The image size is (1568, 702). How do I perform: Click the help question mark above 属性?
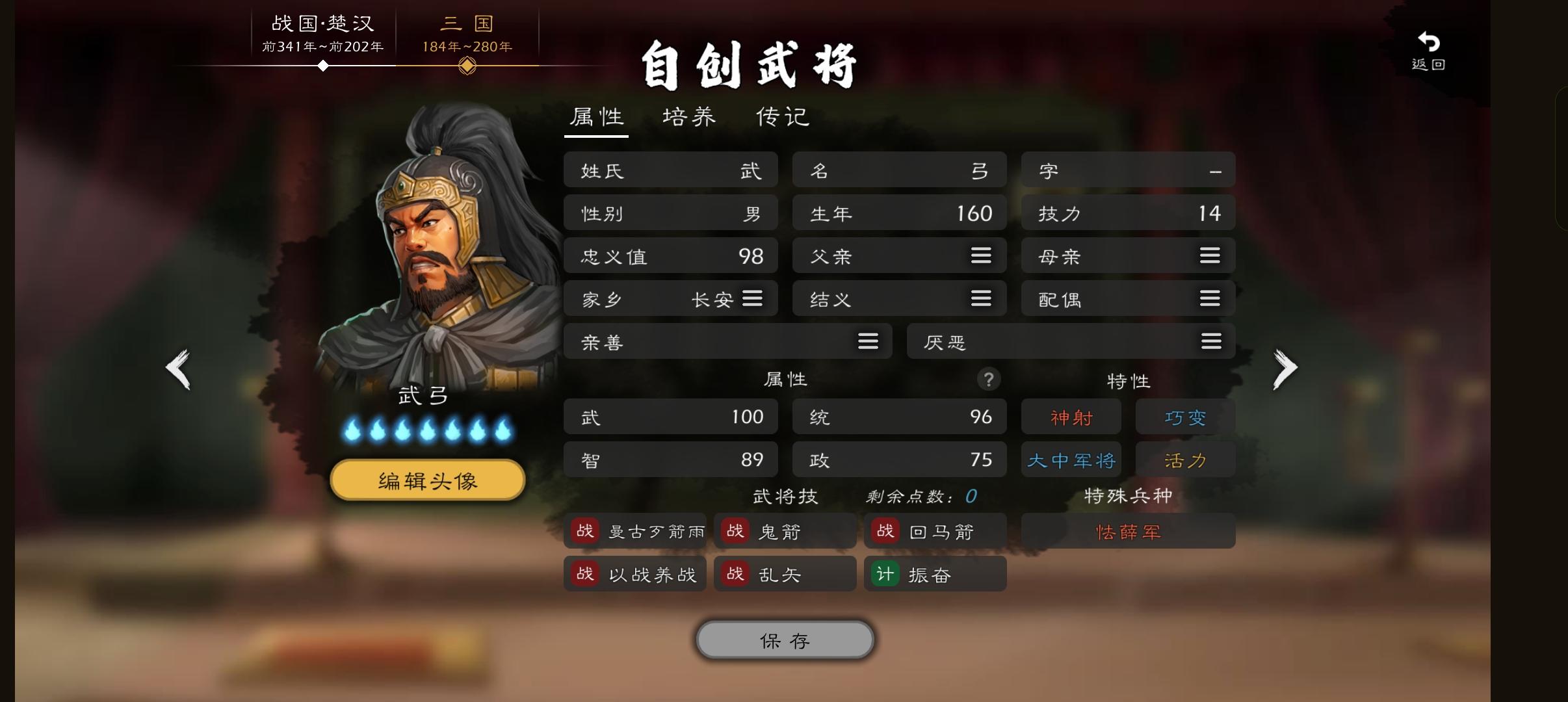coord(988,379)
